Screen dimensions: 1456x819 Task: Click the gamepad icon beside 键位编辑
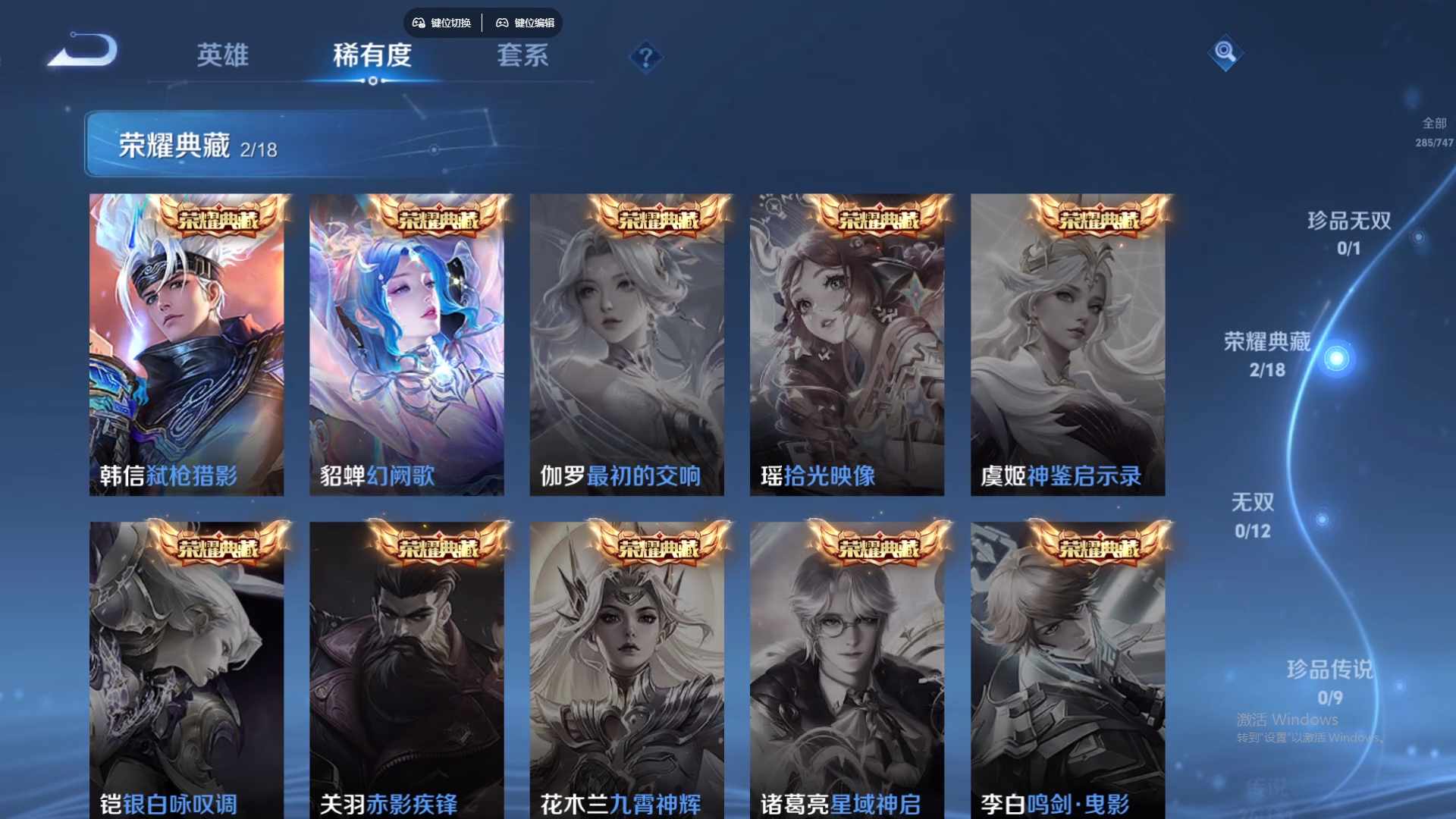pos(502,23)
